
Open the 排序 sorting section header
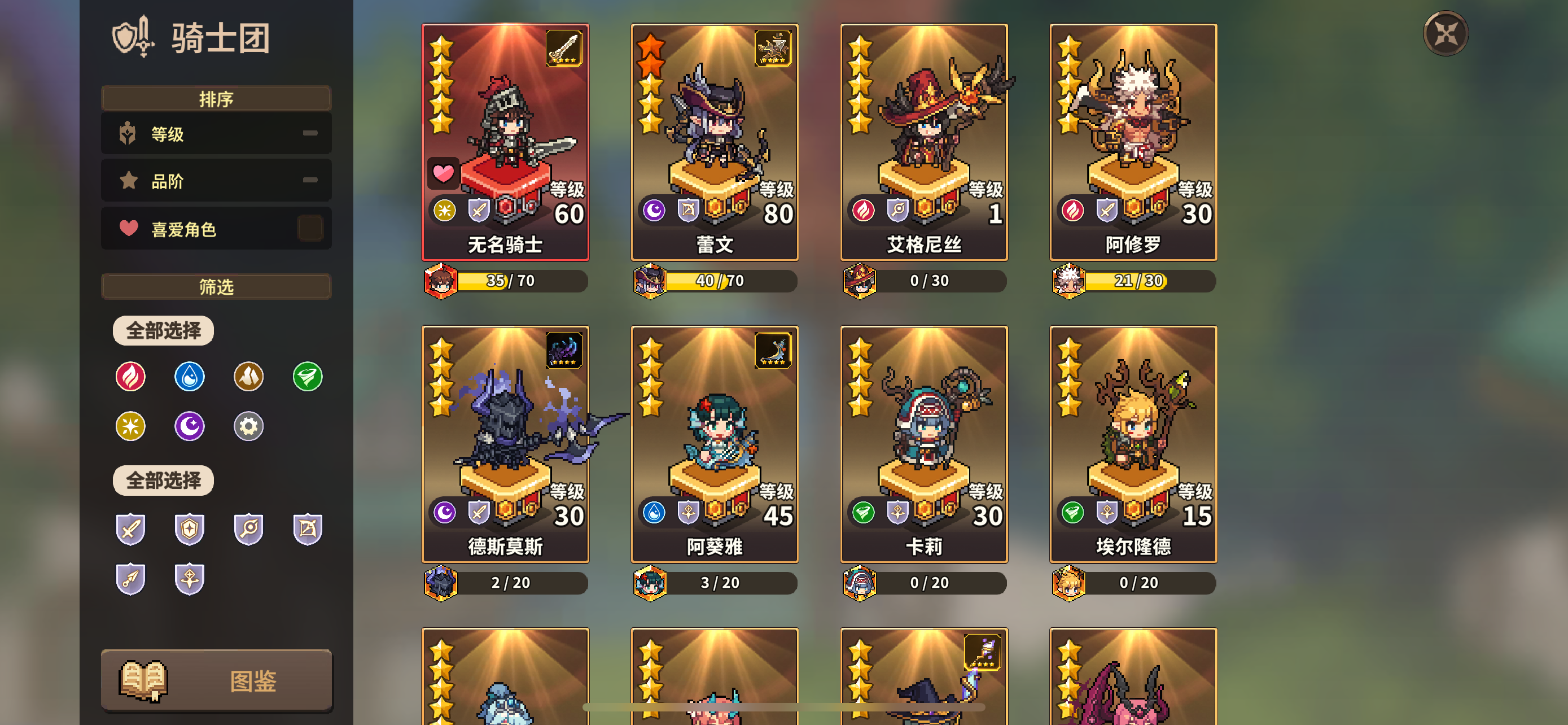click(x=216, y=98)
